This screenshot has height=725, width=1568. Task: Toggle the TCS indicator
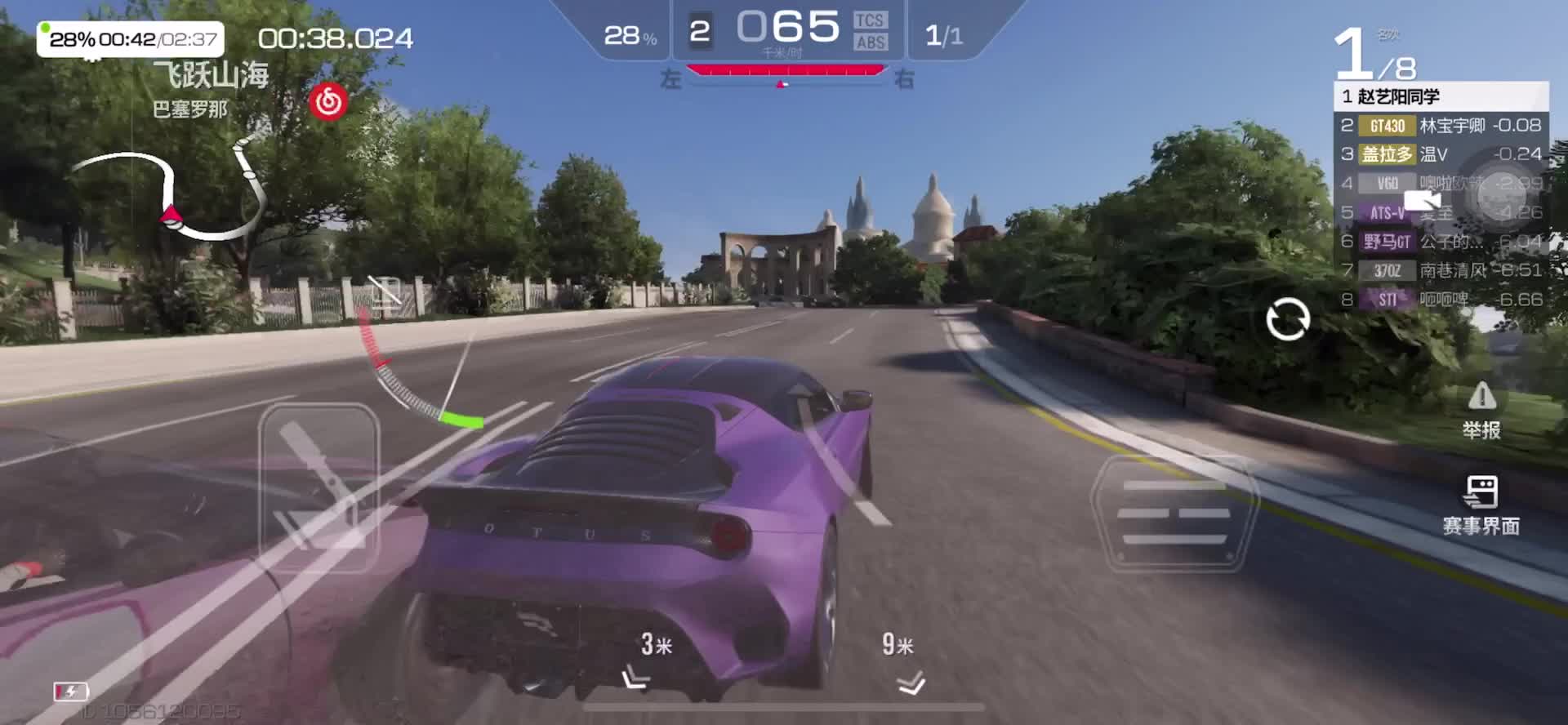(x=870, y=20)
